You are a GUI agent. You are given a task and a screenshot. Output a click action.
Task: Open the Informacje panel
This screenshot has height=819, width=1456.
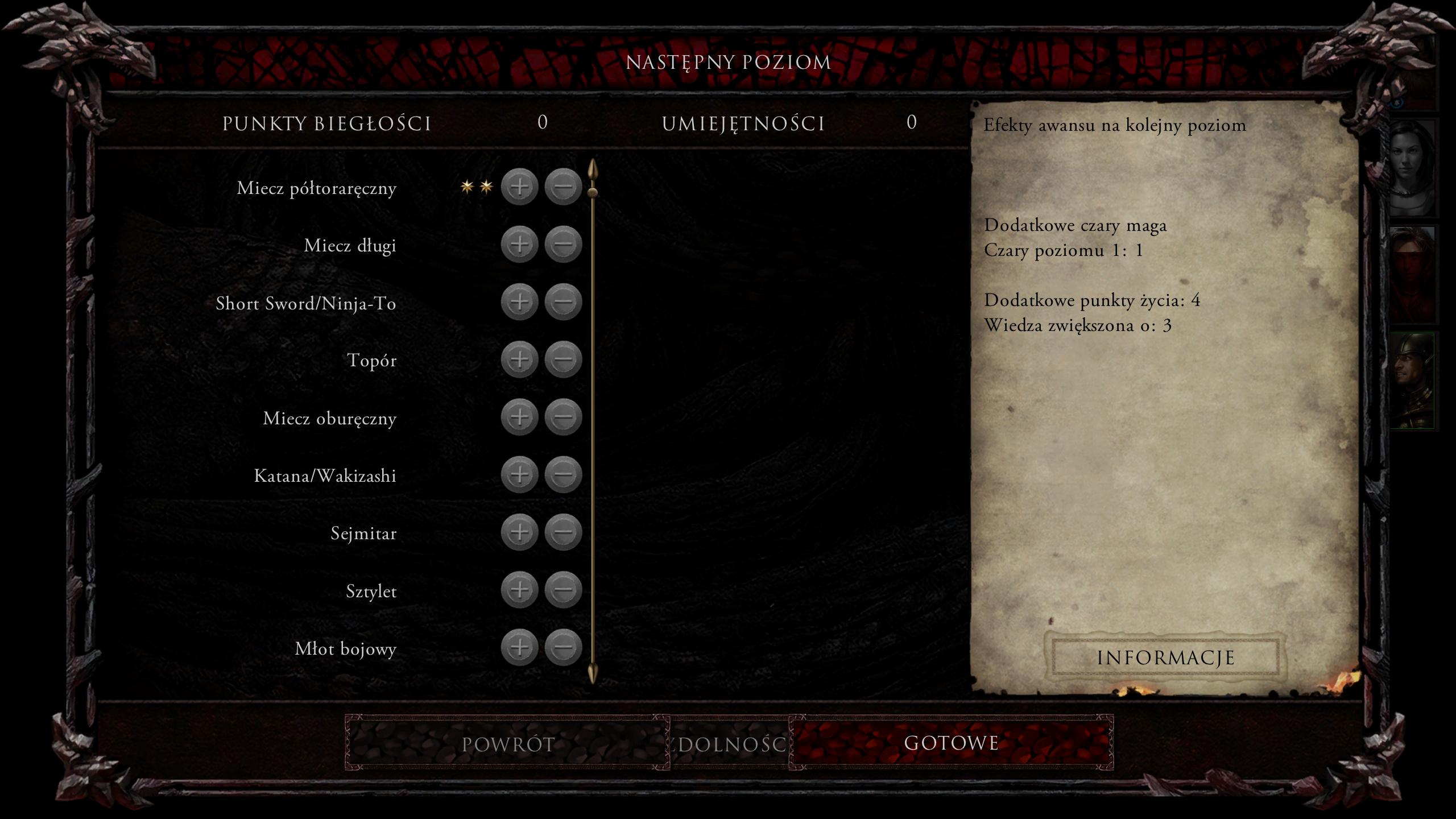pos(1165,657)
